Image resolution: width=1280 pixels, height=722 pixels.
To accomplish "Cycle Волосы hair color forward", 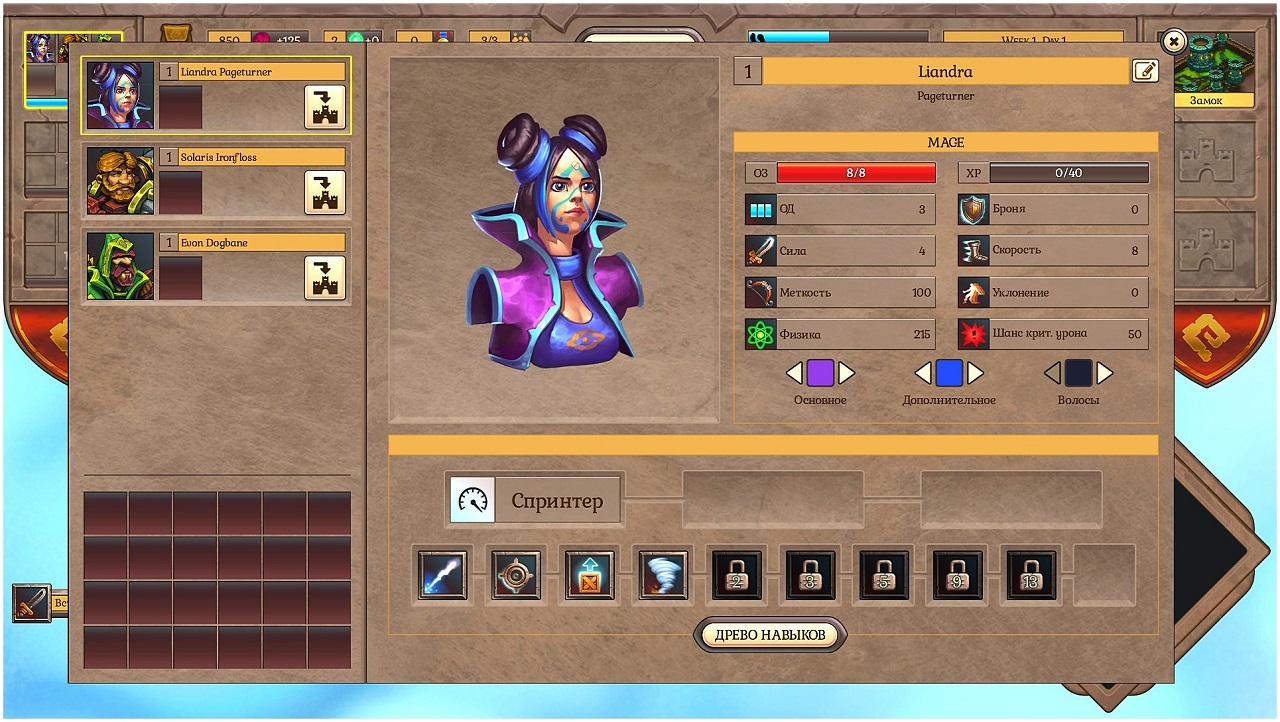I will [x=1105, y=374].
